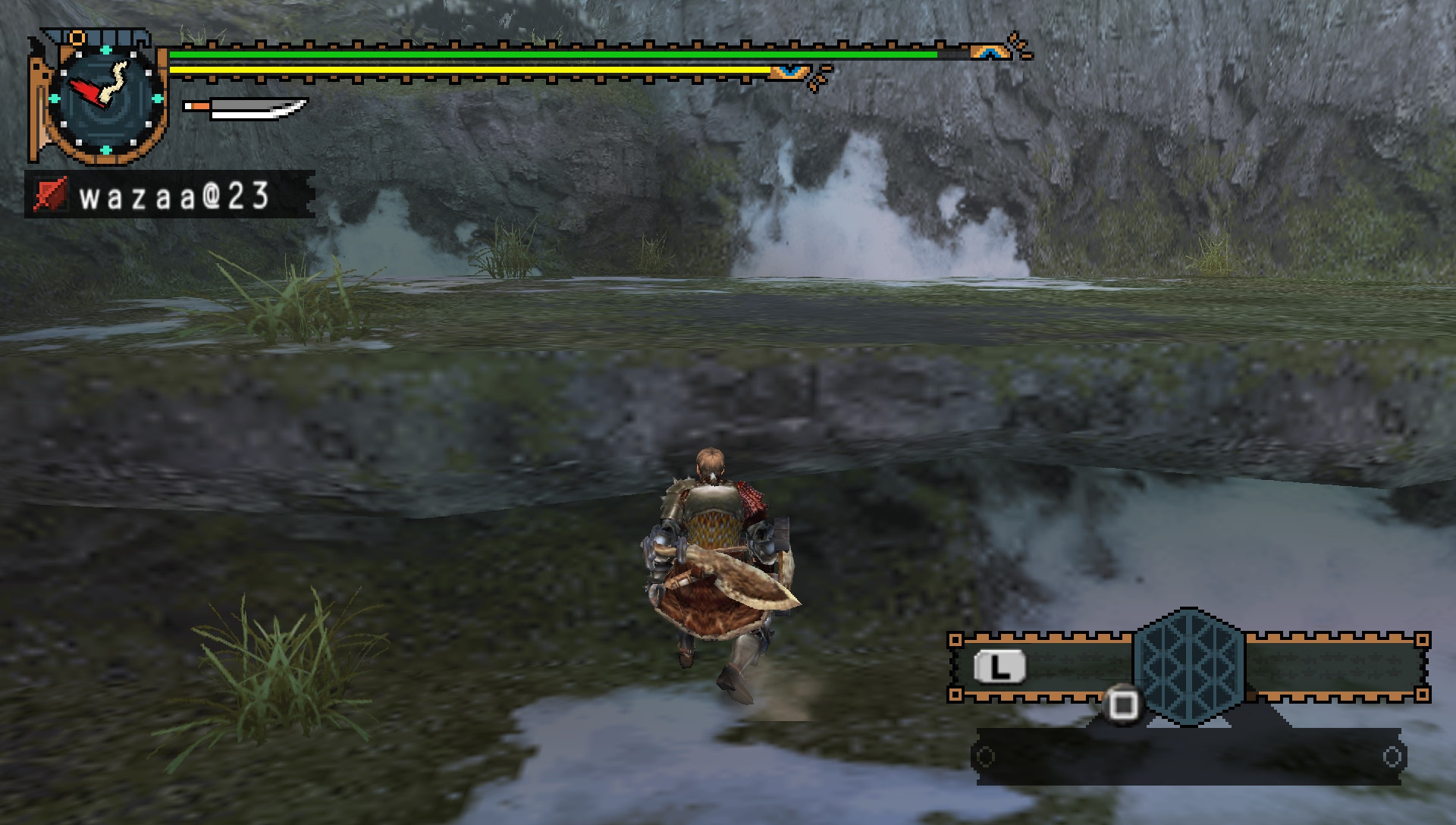Click the green health bar
The width and height of the screenshot is (1456, 825).
531,55
